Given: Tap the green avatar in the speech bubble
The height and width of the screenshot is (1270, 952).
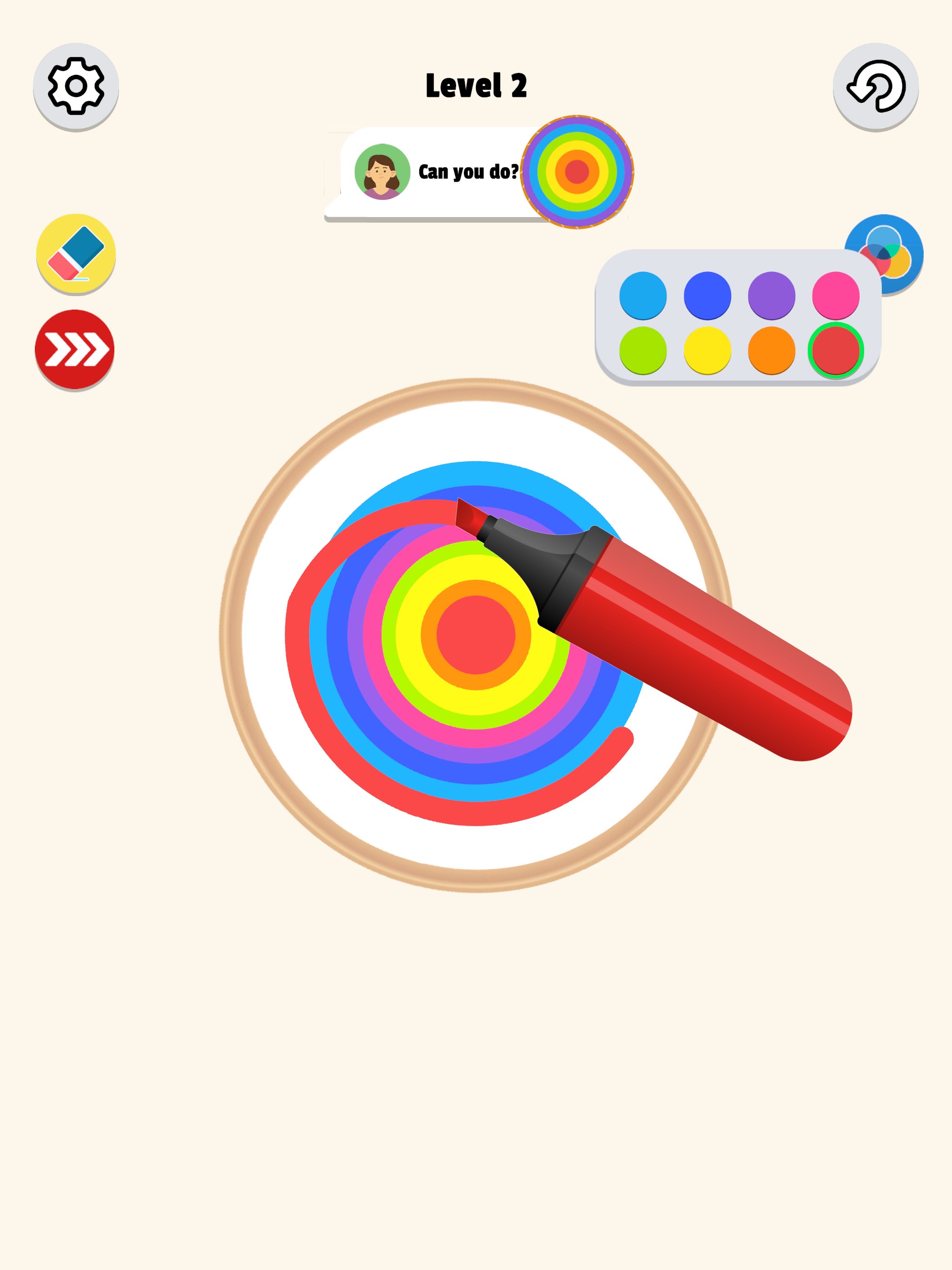Looking at the screenshot, I should pos(381,171).
